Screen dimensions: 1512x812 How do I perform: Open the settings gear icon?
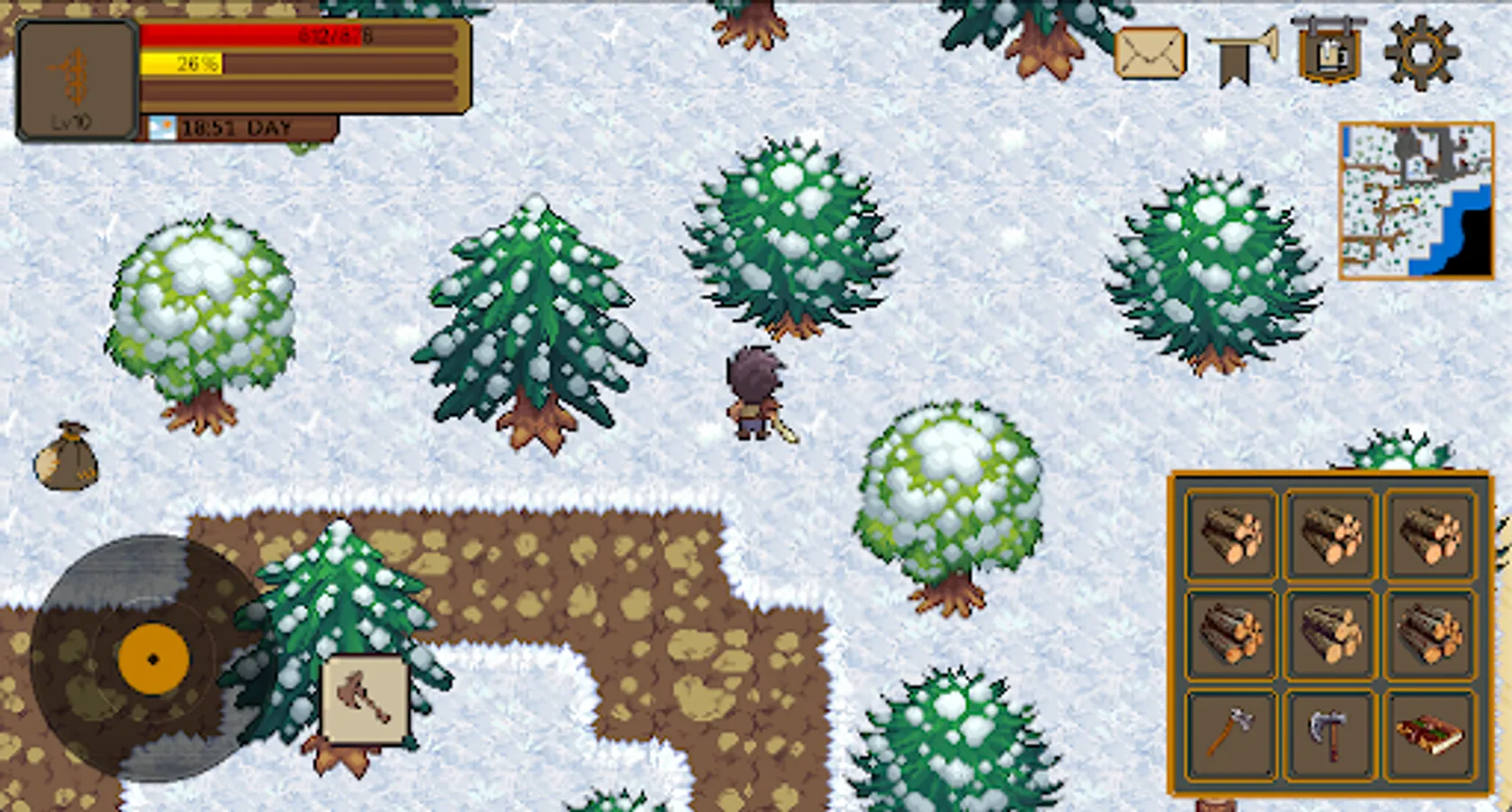coord(1421,54)
